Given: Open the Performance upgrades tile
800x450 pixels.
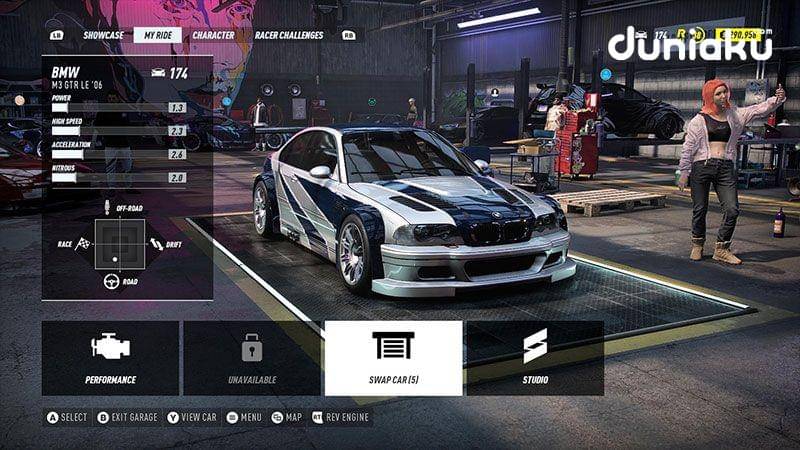Looking at the screenshot, I should pos(110,357).
